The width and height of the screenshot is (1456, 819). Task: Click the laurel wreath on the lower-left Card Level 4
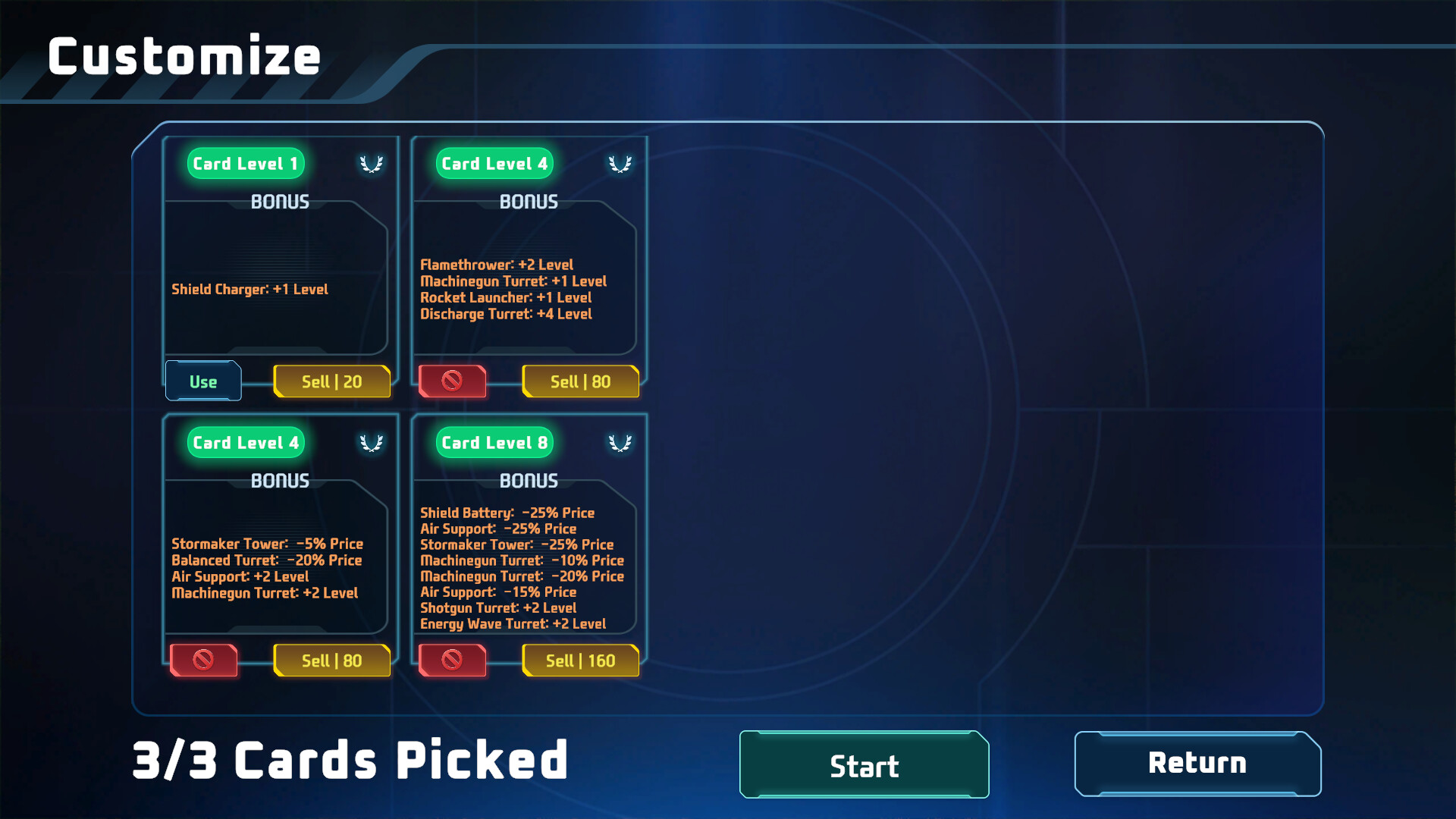pyautogui.click(x=372, y=442)
